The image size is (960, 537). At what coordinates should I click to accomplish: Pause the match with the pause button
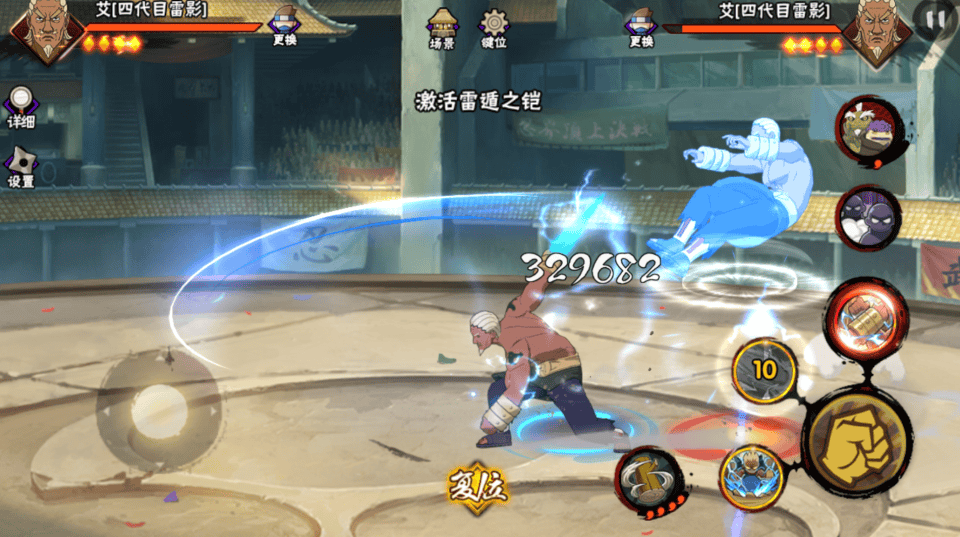[935, 19]
